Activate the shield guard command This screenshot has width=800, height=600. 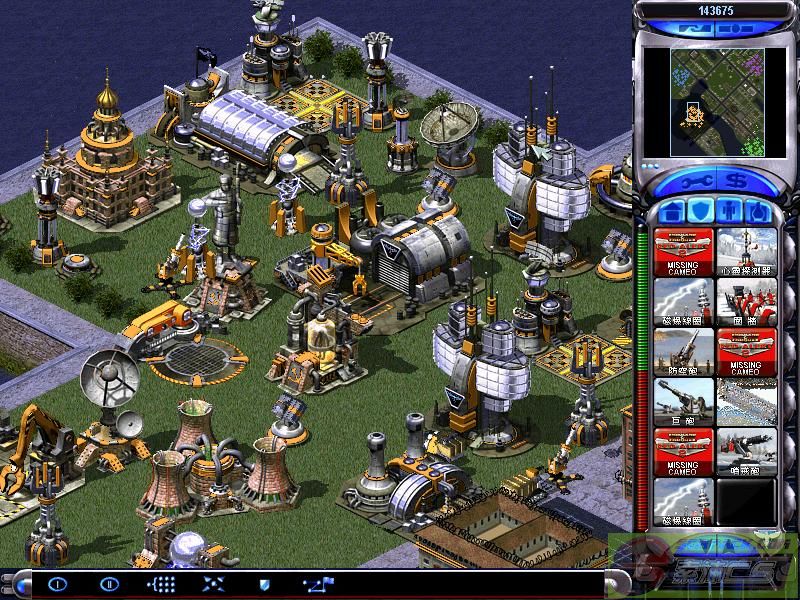tap(265, 583)
